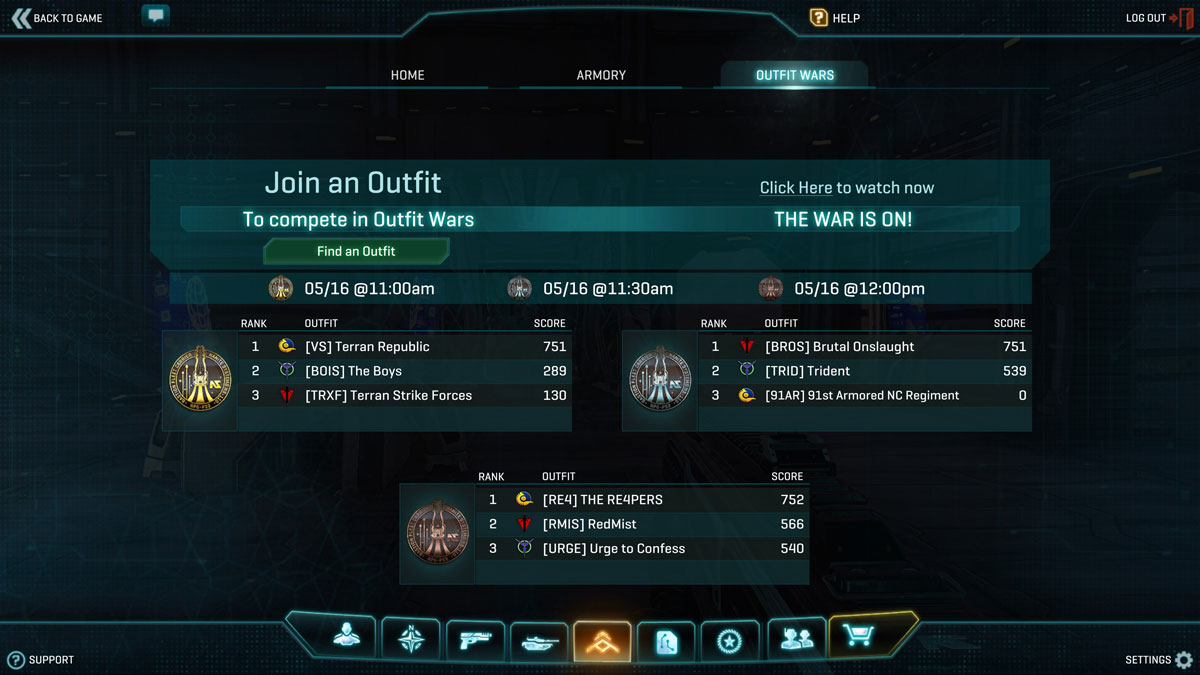Viewport: 1200px width, 675px height.
Task: Follow the 'Click Here' watch now link
Action: tap(796, 188)
